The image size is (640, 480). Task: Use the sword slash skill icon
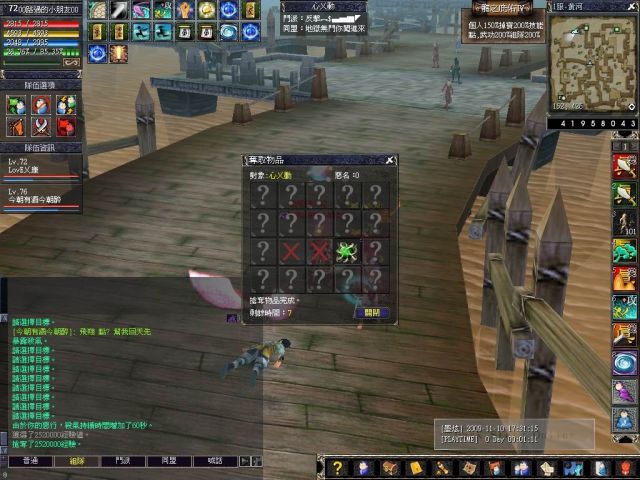coord(119,10)
